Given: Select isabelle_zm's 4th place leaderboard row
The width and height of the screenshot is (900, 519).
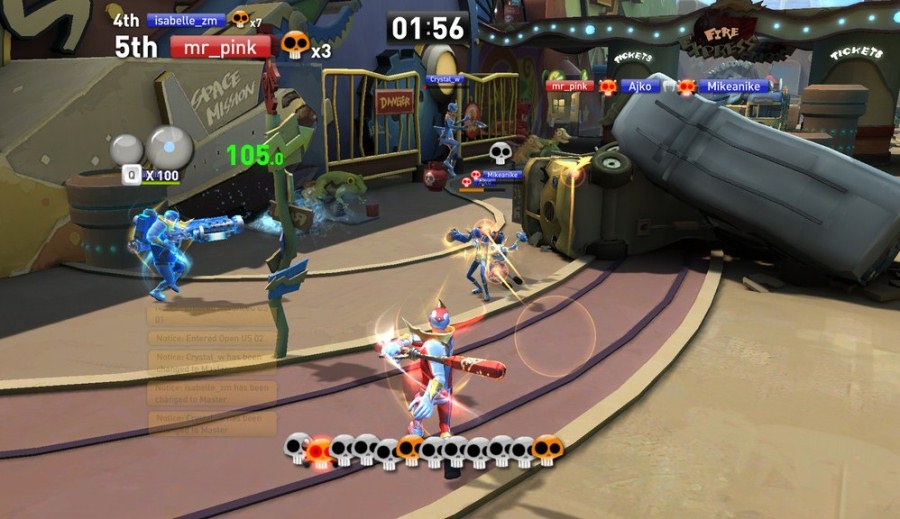Looking at the screenshot, I should tap(185, 19).
